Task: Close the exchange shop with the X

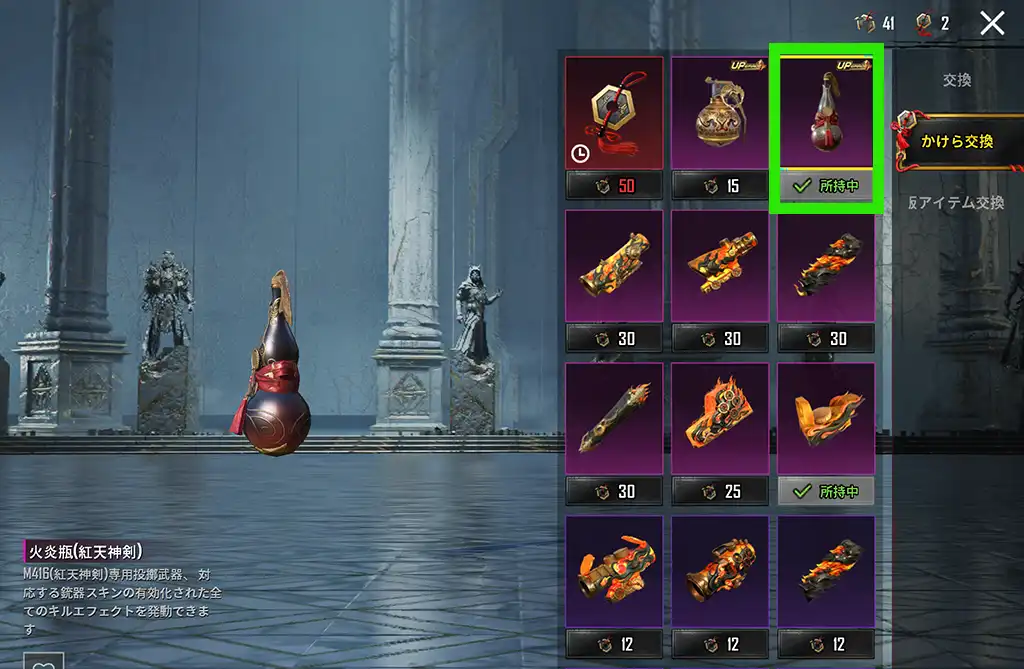Action: click(x=991, y=23)
